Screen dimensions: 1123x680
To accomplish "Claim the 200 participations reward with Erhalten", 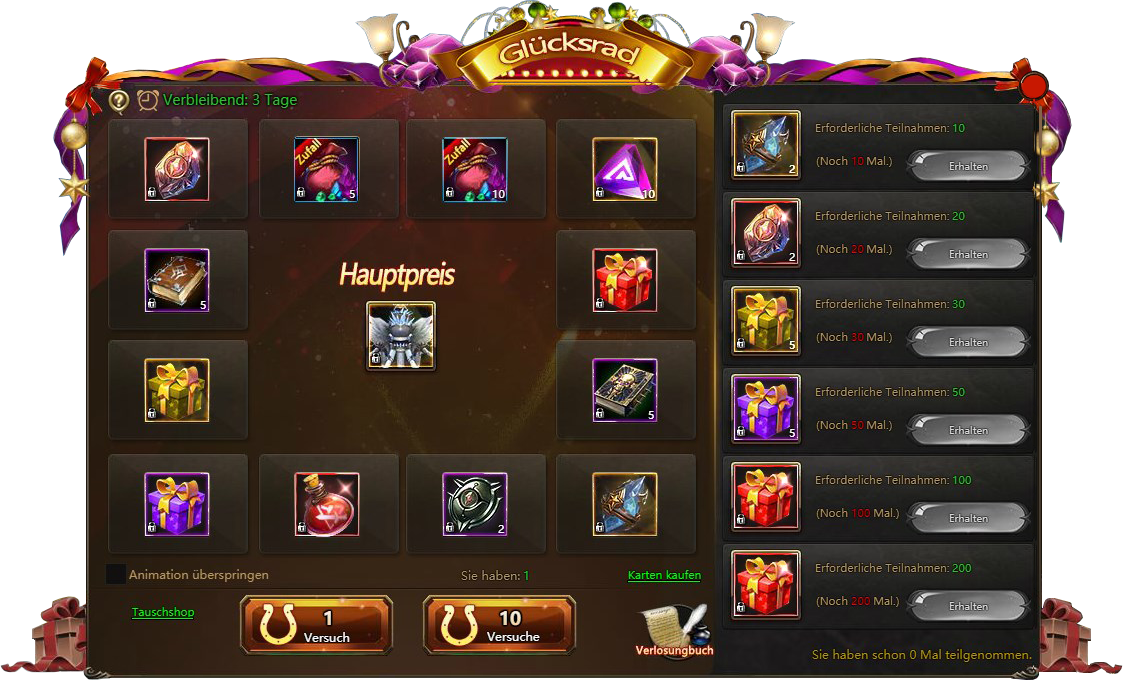I will coord(967,606).
